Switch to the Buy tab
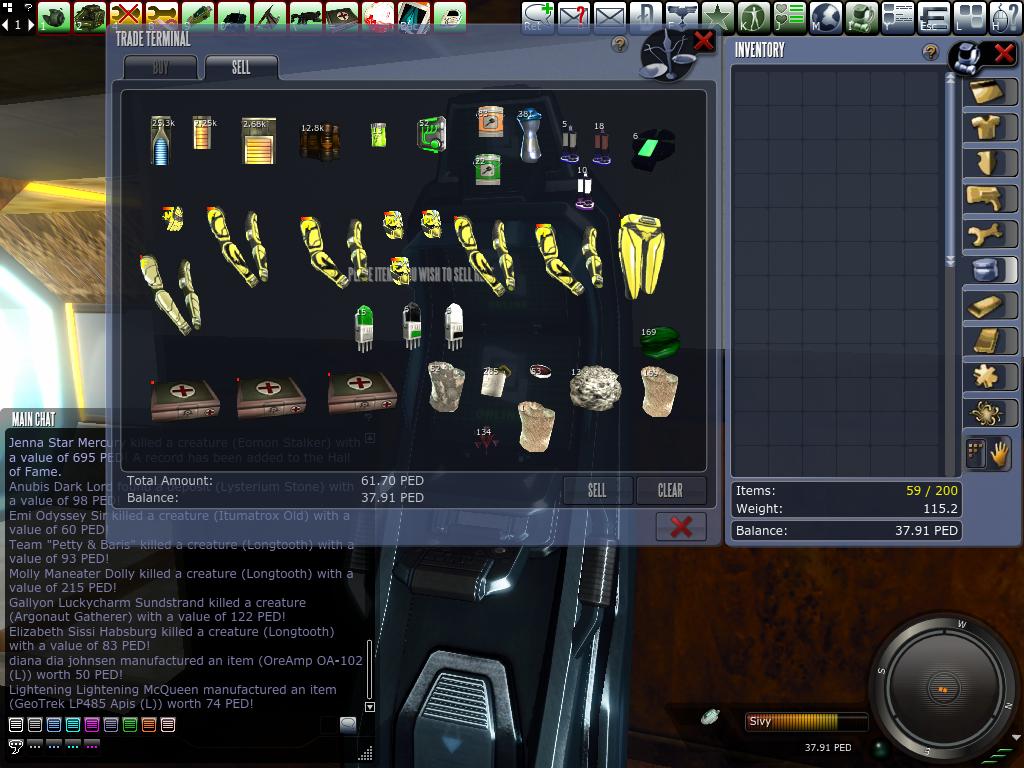1024x768 pixels. (161, 68)
